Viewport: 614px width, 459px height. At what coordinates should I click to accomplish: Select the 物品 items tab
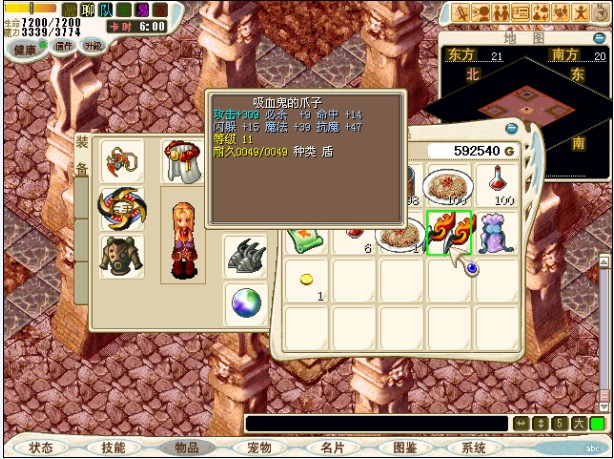point(186,448)
